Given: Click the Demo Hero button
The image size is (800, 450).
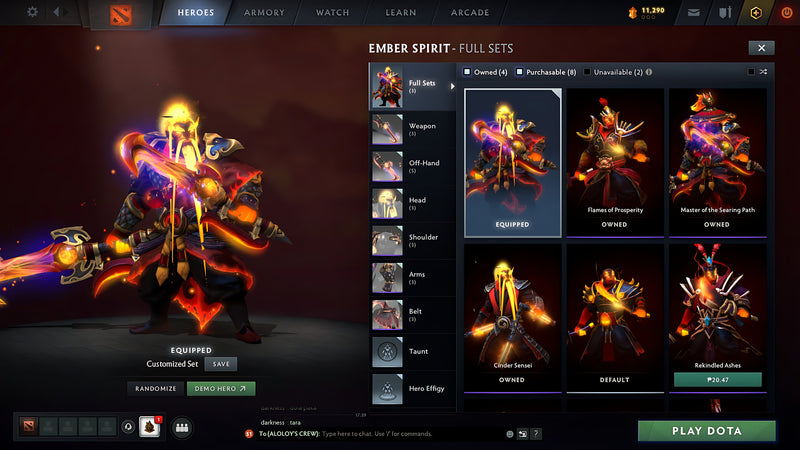Looking at the screenshot, I should coord(221,388).
